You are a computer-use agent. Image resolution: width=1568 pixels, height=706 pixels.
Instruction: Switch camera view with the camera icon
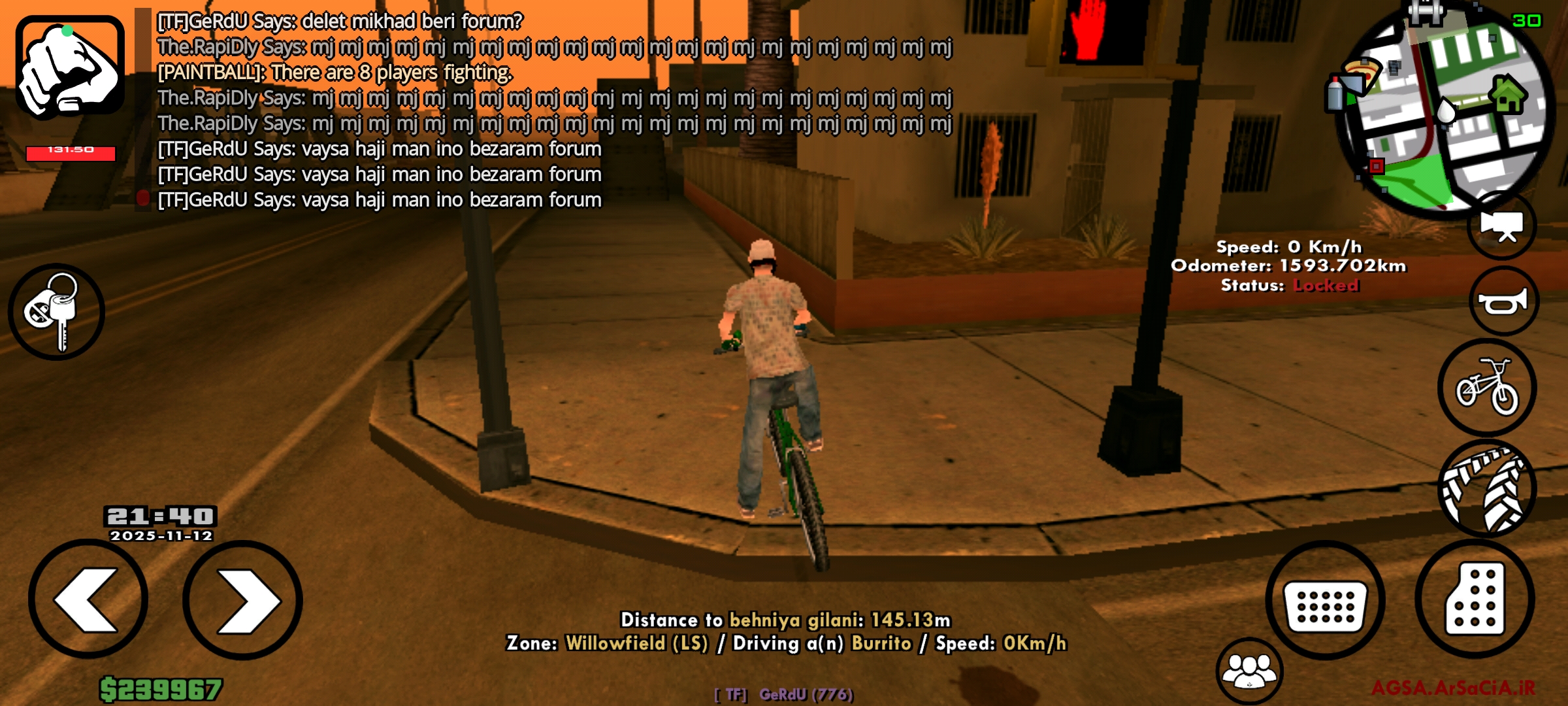click(1502, 226)
